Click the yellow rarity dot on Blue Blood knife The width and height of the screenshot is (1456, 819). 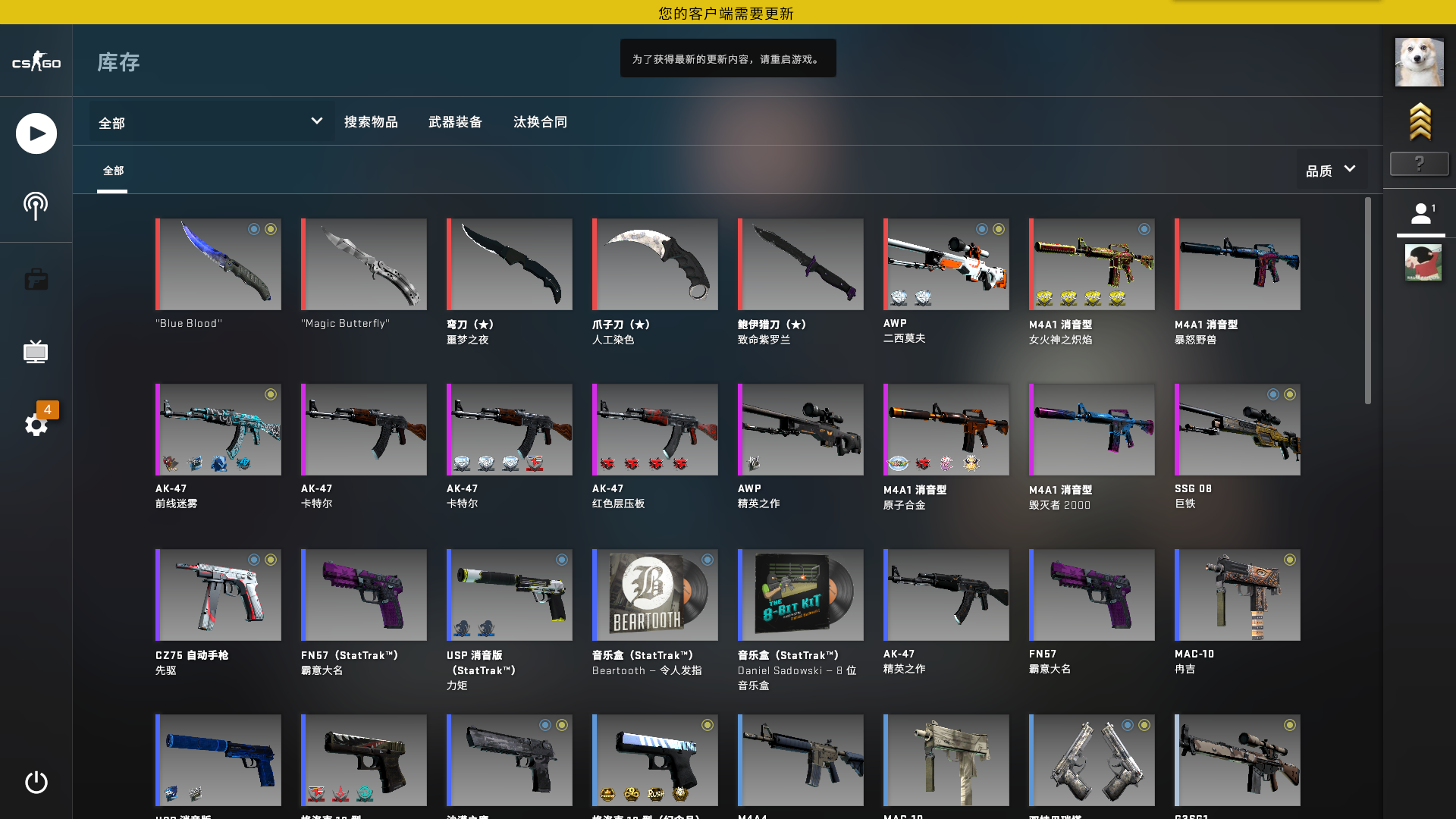pos(271,228)
